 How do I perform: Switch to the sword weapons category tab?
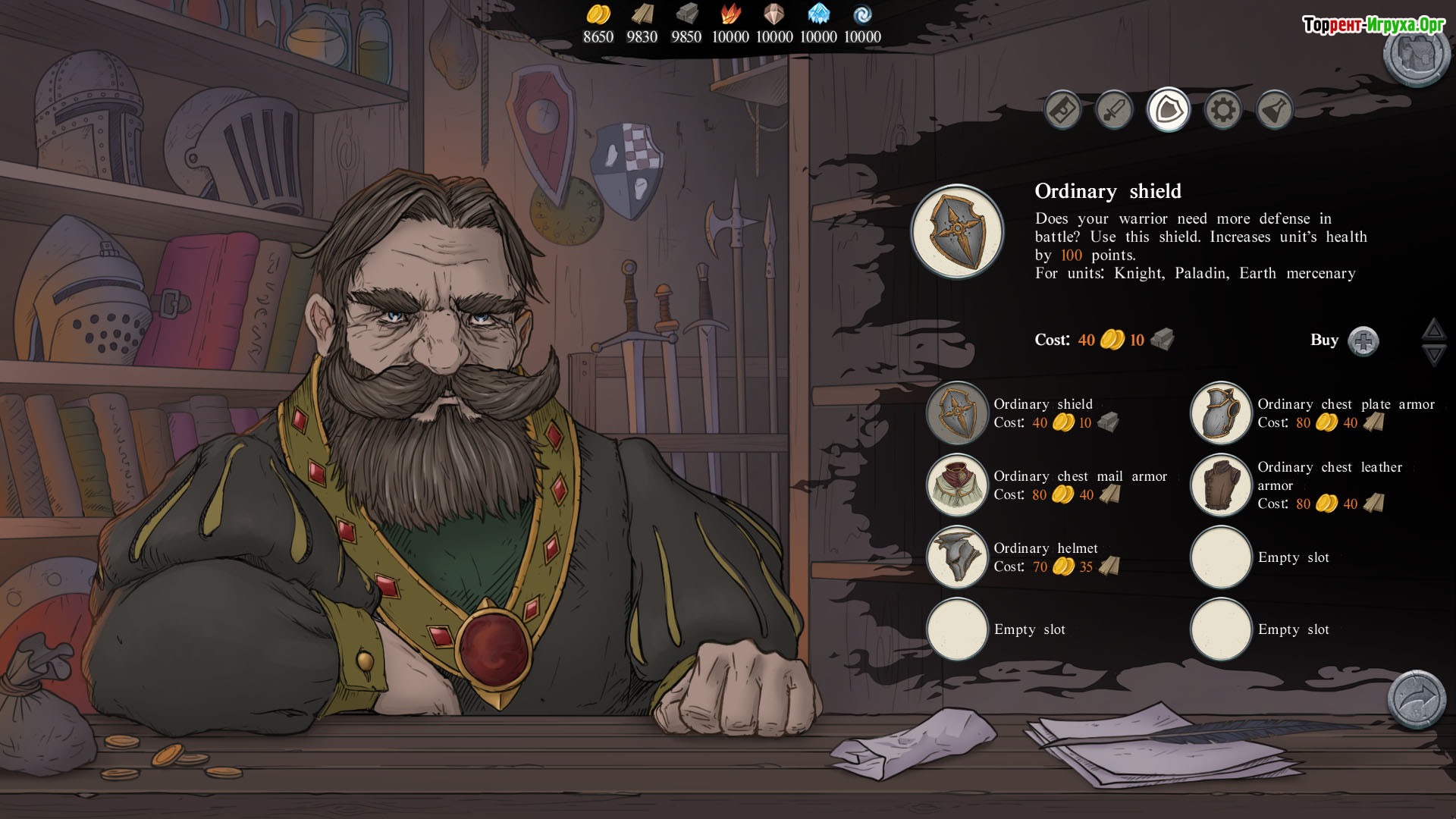pos(1114,111)
